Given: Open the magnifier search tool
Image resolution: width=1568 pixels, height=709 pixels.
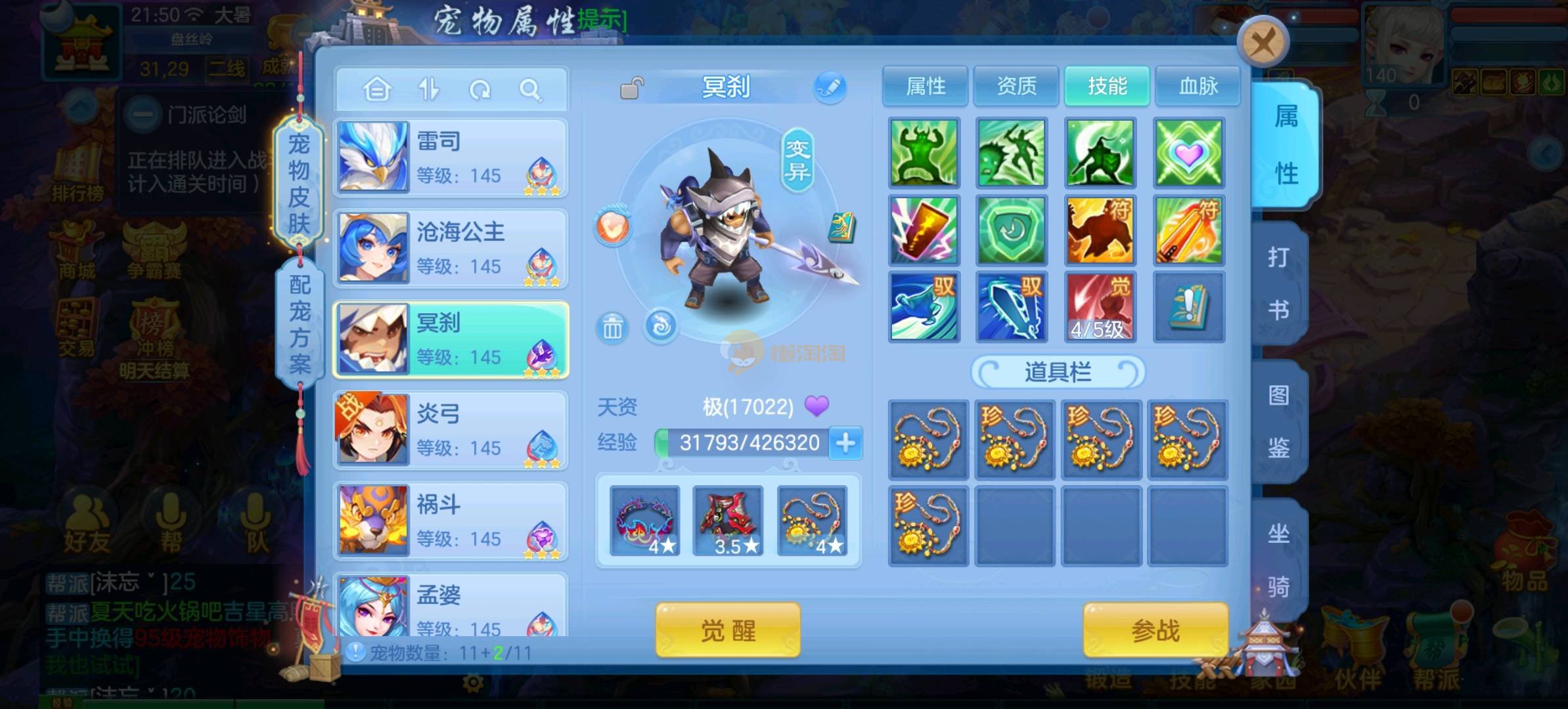Looking at the screenshot, I should tap(530, 89).
